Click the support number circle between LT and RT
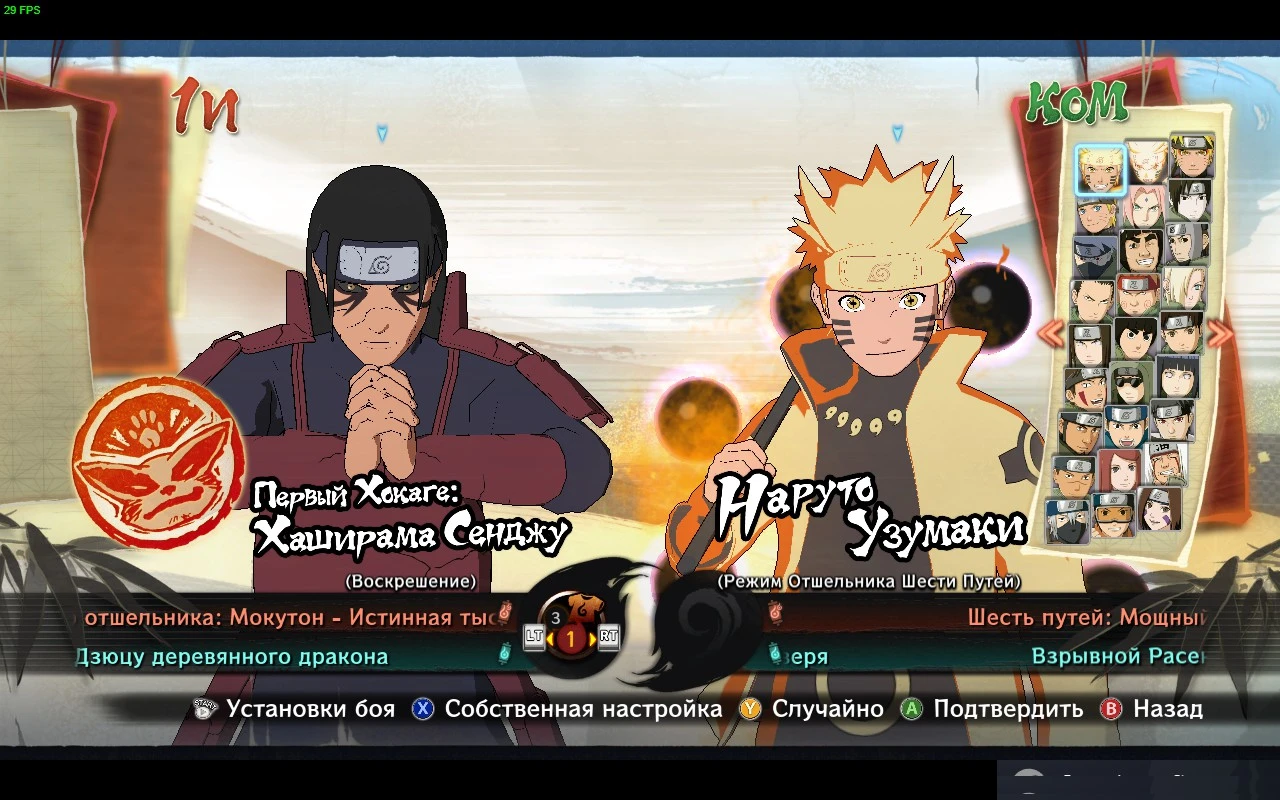This screenshot has width=1280, height=800. (x=570, y=638)
